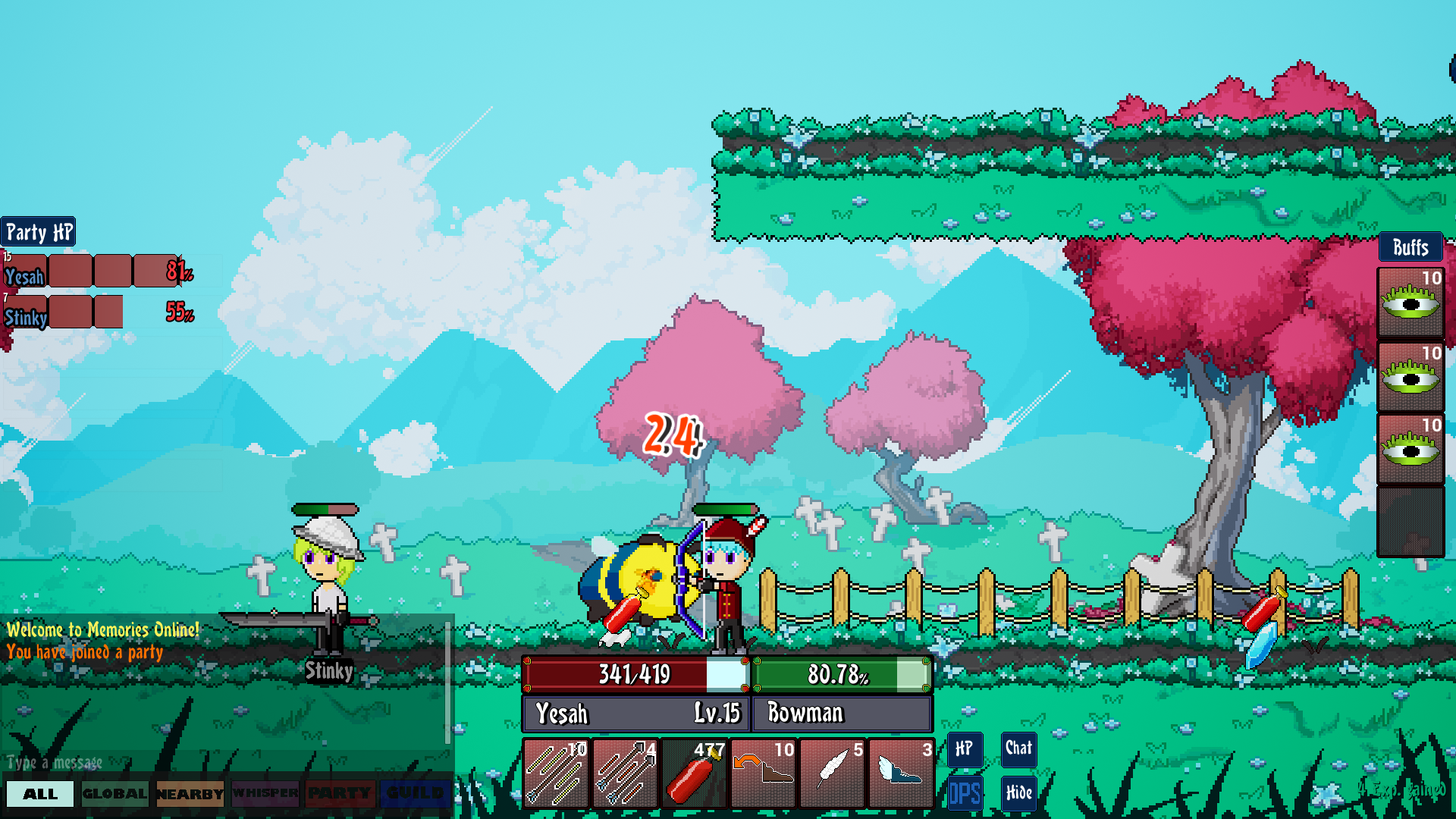This screenshot has height=819, width=1456.
Task: Select the GUILD chat tab
Action: [x=414, y=794]
